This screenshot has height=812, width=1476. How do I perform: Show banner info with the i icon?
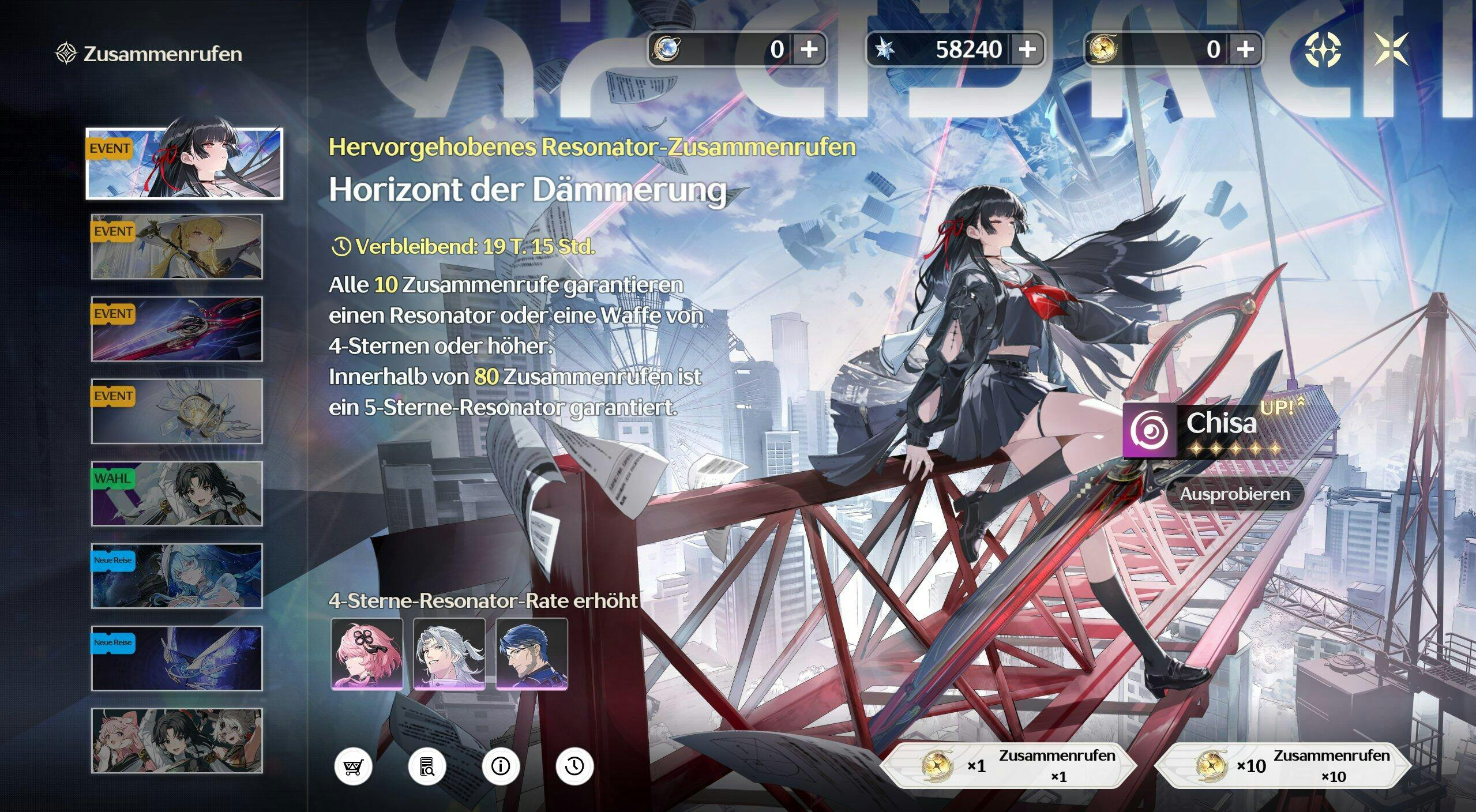[x=501, y=766]
